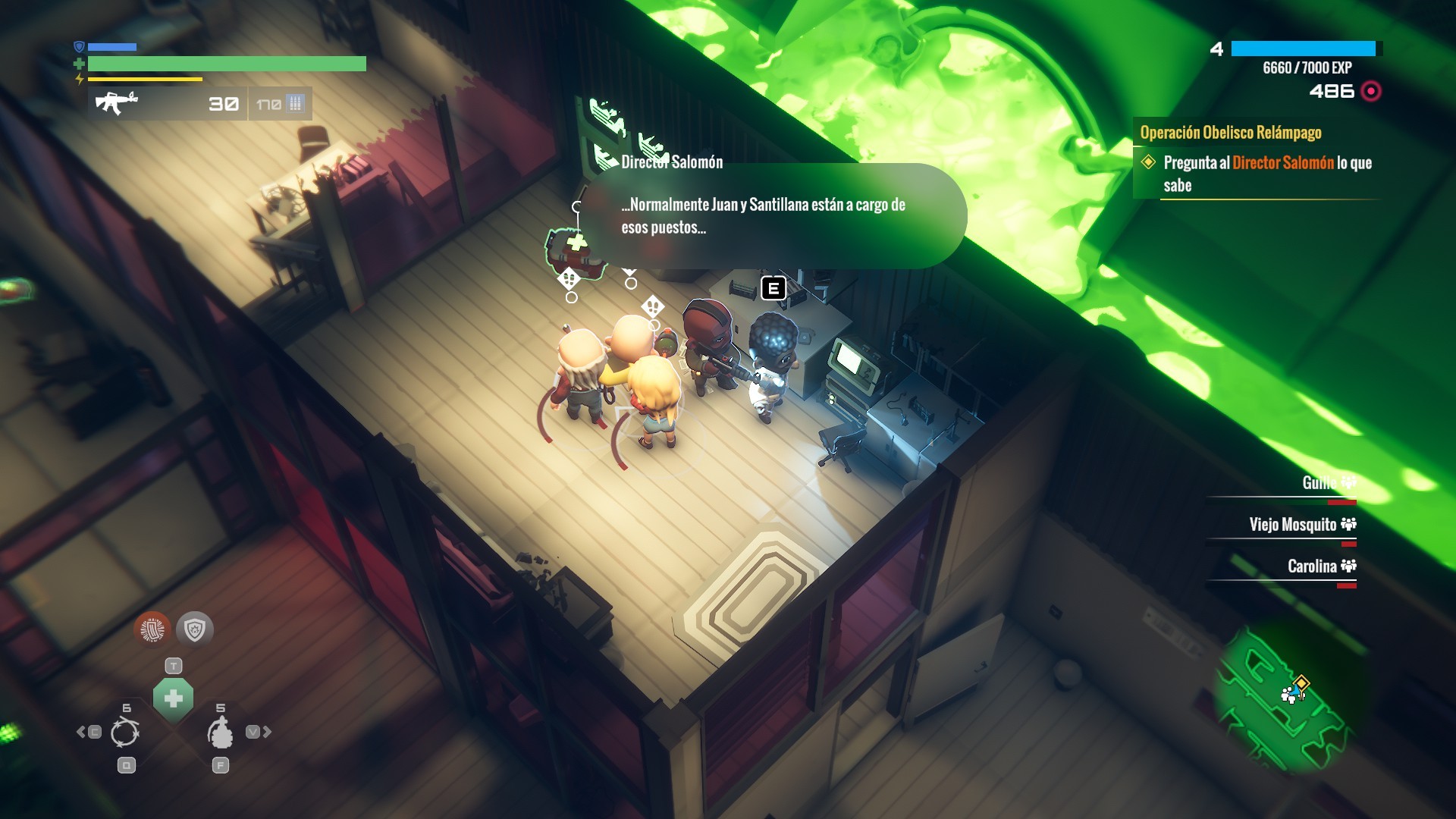The height and width of the screenshot is (819, 1456).
Task: Click the yellow objective marker on minimap
Action: (x=1301, y=682)
